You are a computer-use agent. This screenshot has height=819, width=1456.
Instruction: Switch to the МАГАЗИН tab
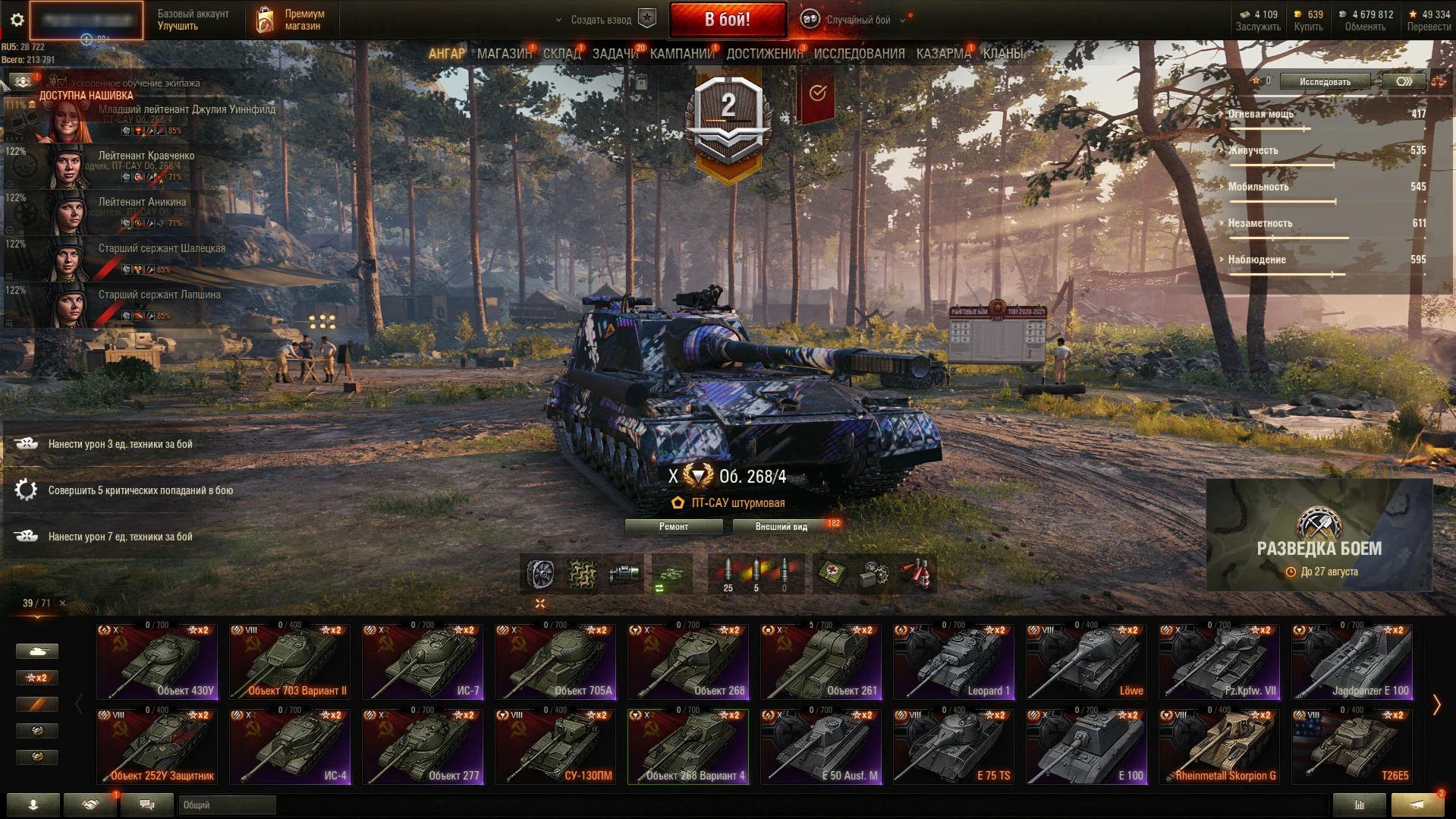pos(504,54)
